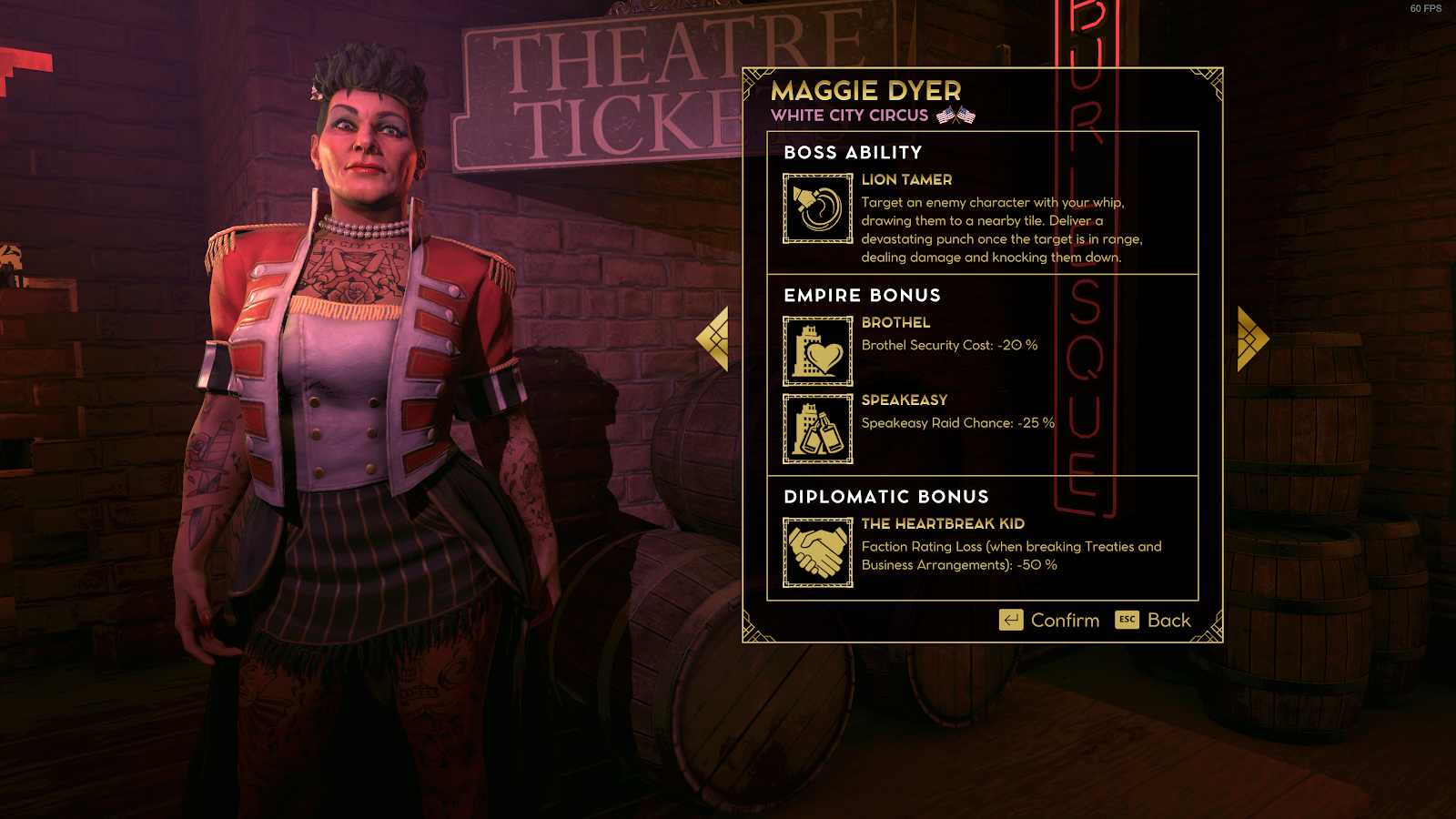This screenshot has height=819, width=1456.
Task: Select the Lion Tamer ability icon
Action: click(x=817, y=208)
